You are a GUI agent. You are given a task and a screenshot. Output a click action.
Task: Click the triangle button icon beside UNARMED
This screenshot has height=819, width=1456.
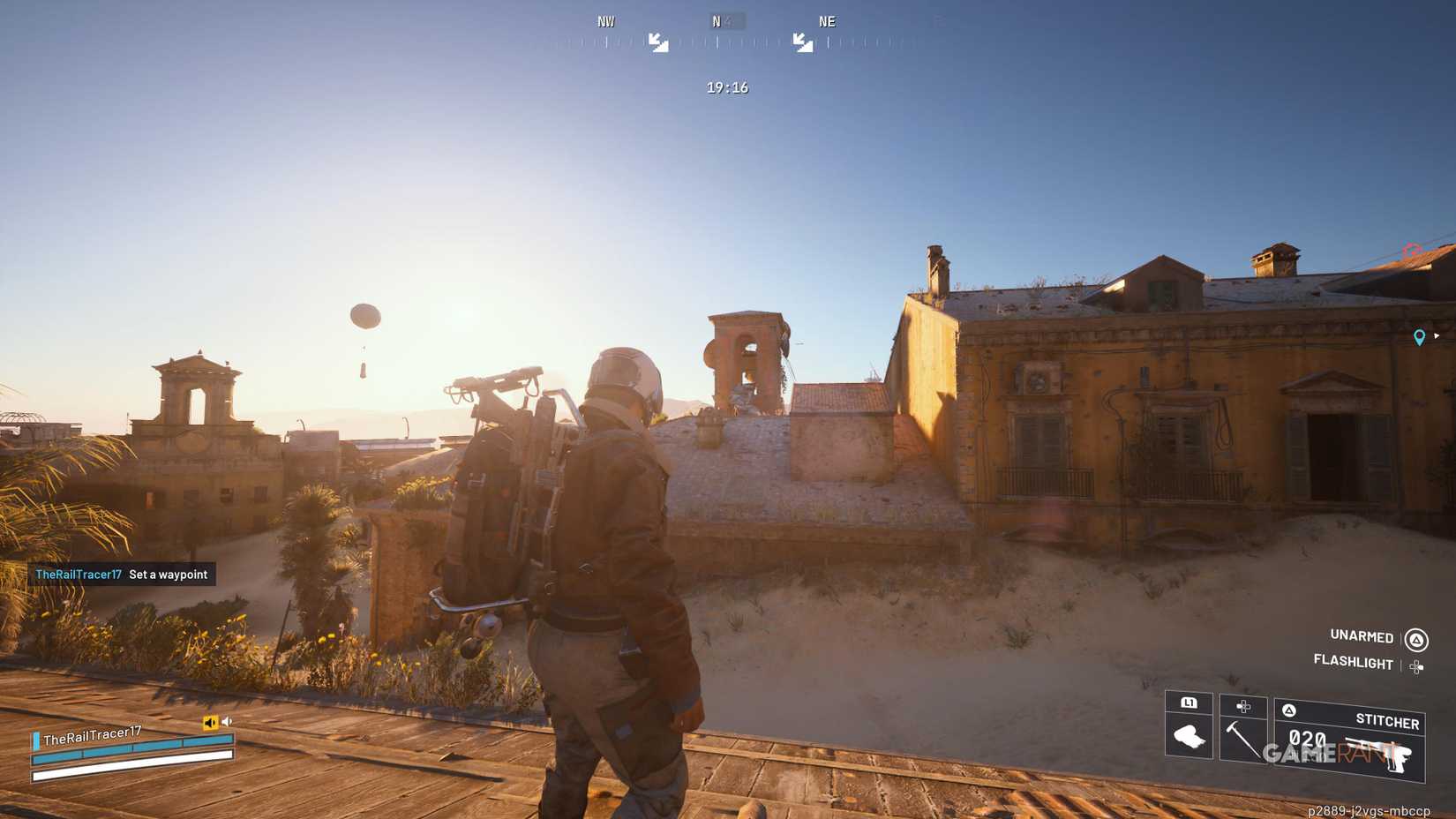coord(1417,637)
